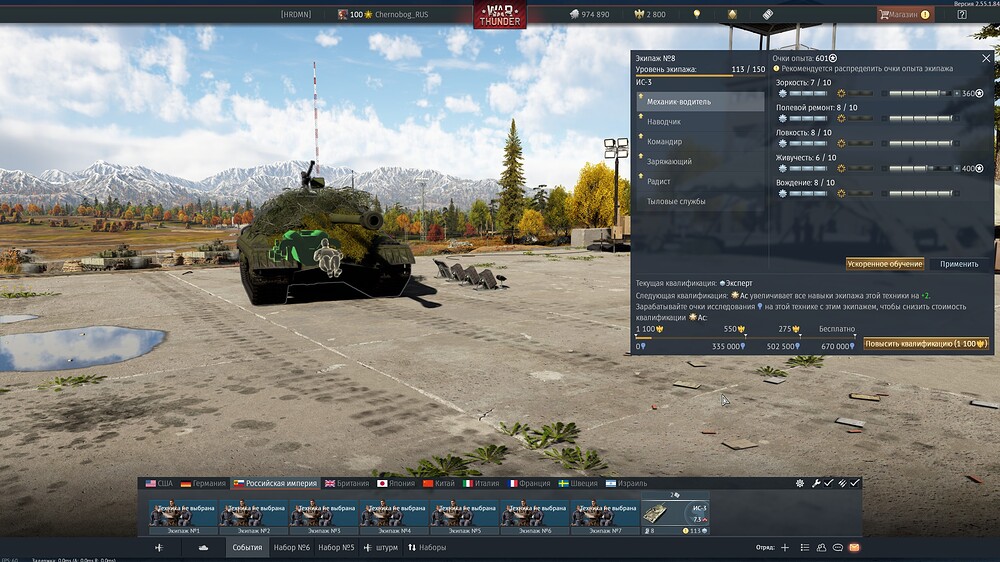Viewport: 1000px width, 562px height.
Task: Open the События tab
Action: (247, 548)
